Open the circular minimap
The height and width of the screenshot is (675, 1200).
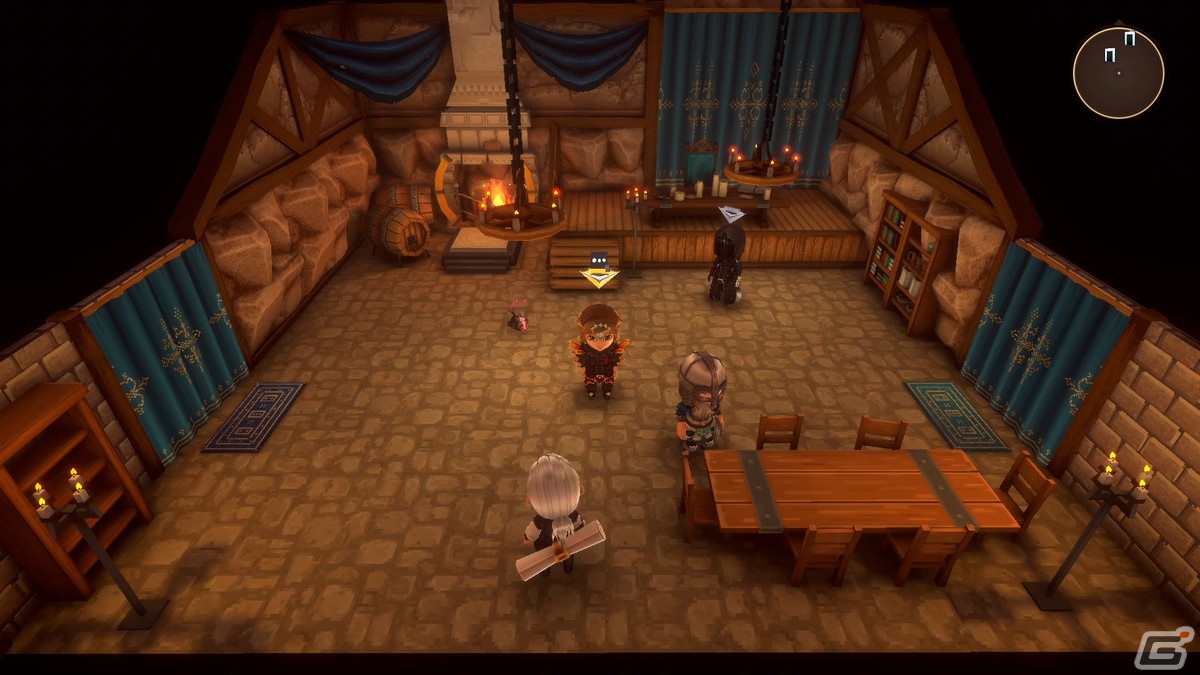pos(1118,73)
